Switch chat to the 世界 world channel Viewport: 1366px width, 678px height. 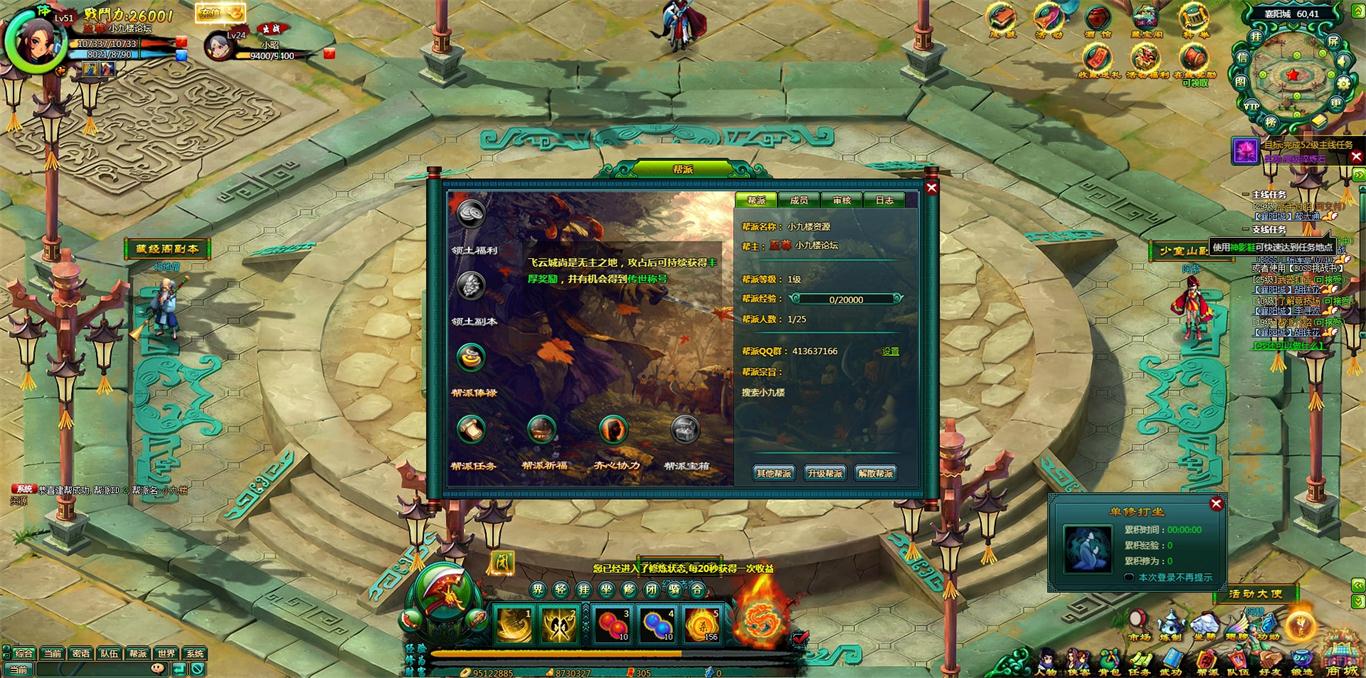click(x=166, y=654)
